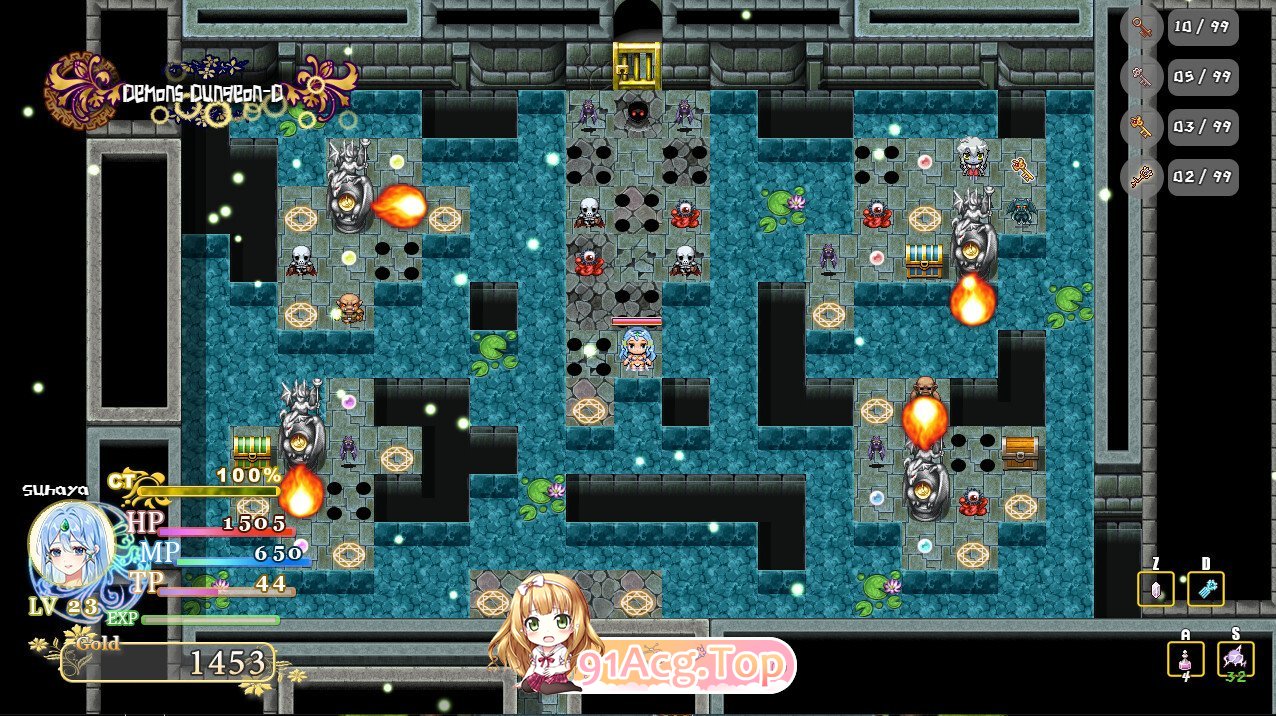Select the silver key icon
Screen dimensions: 1276x716
pyautogui.click(x=1141, y=77)
